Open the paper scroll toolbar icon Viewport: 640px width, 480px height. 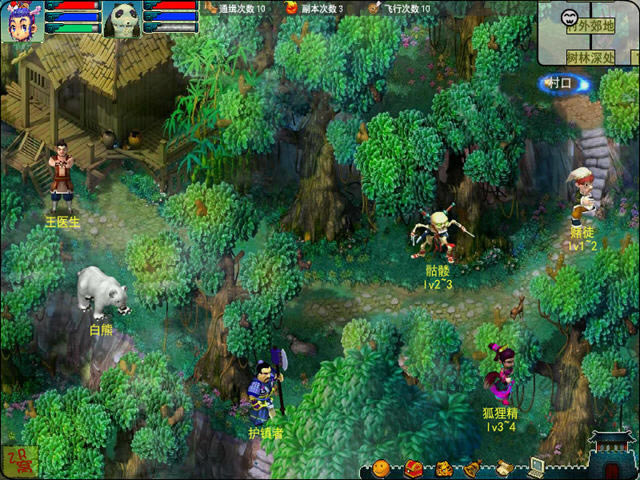(x=506, y=467)
